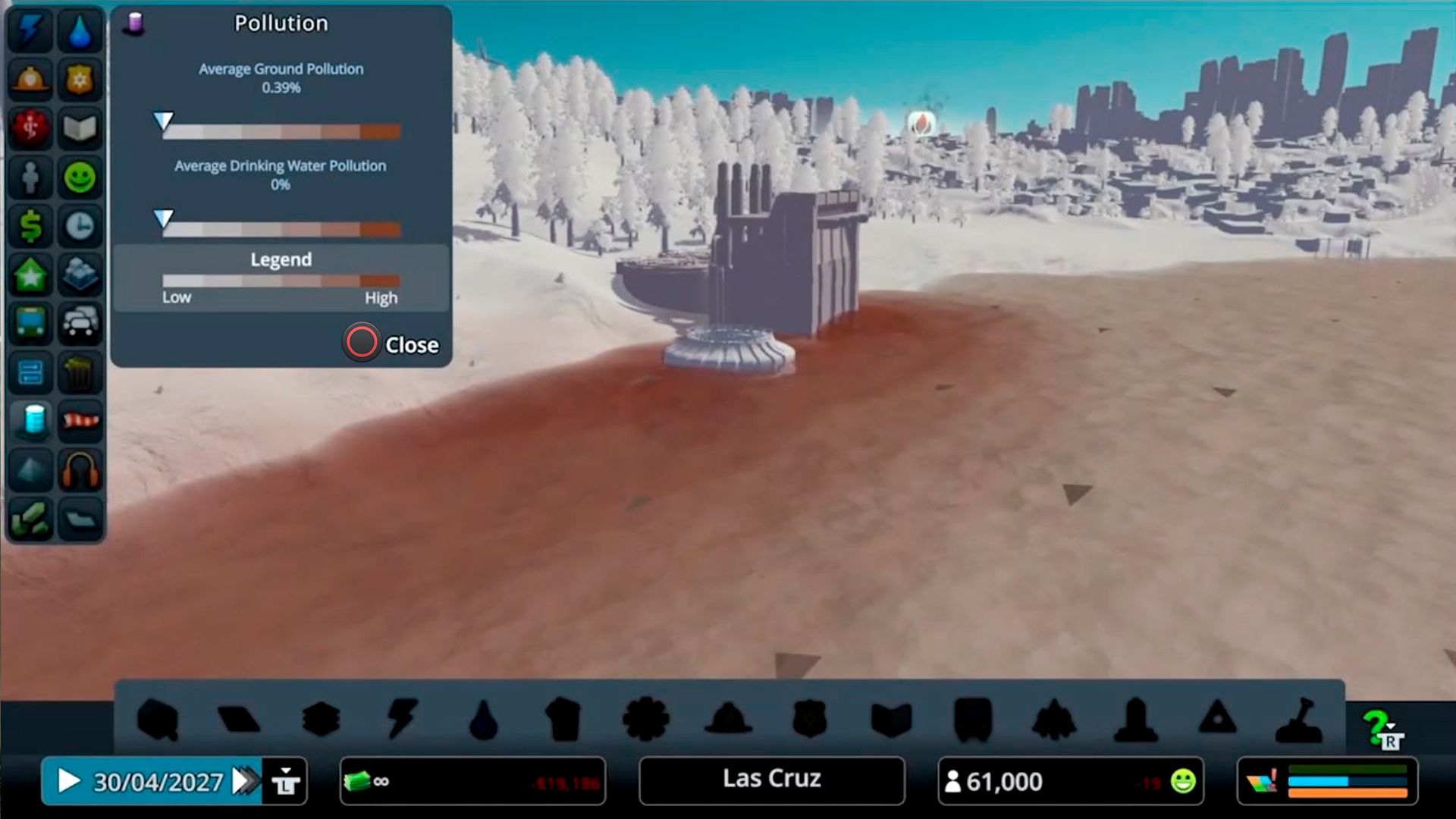Close the Pollution panel
1456x819 pixels.
click(362, 344)
